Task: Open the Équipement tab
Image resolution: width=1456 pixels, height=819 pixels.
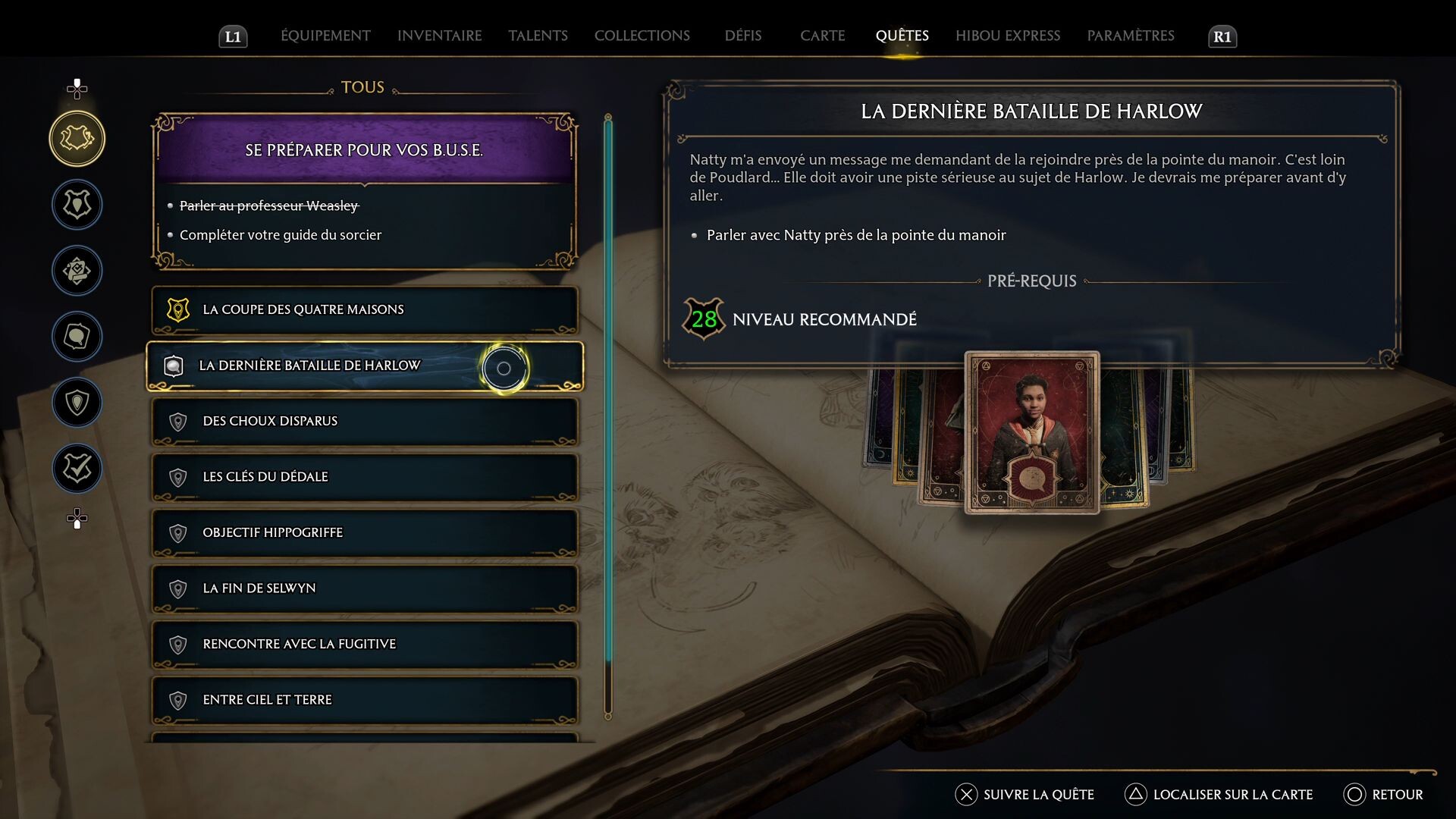Action: (325, 36)
